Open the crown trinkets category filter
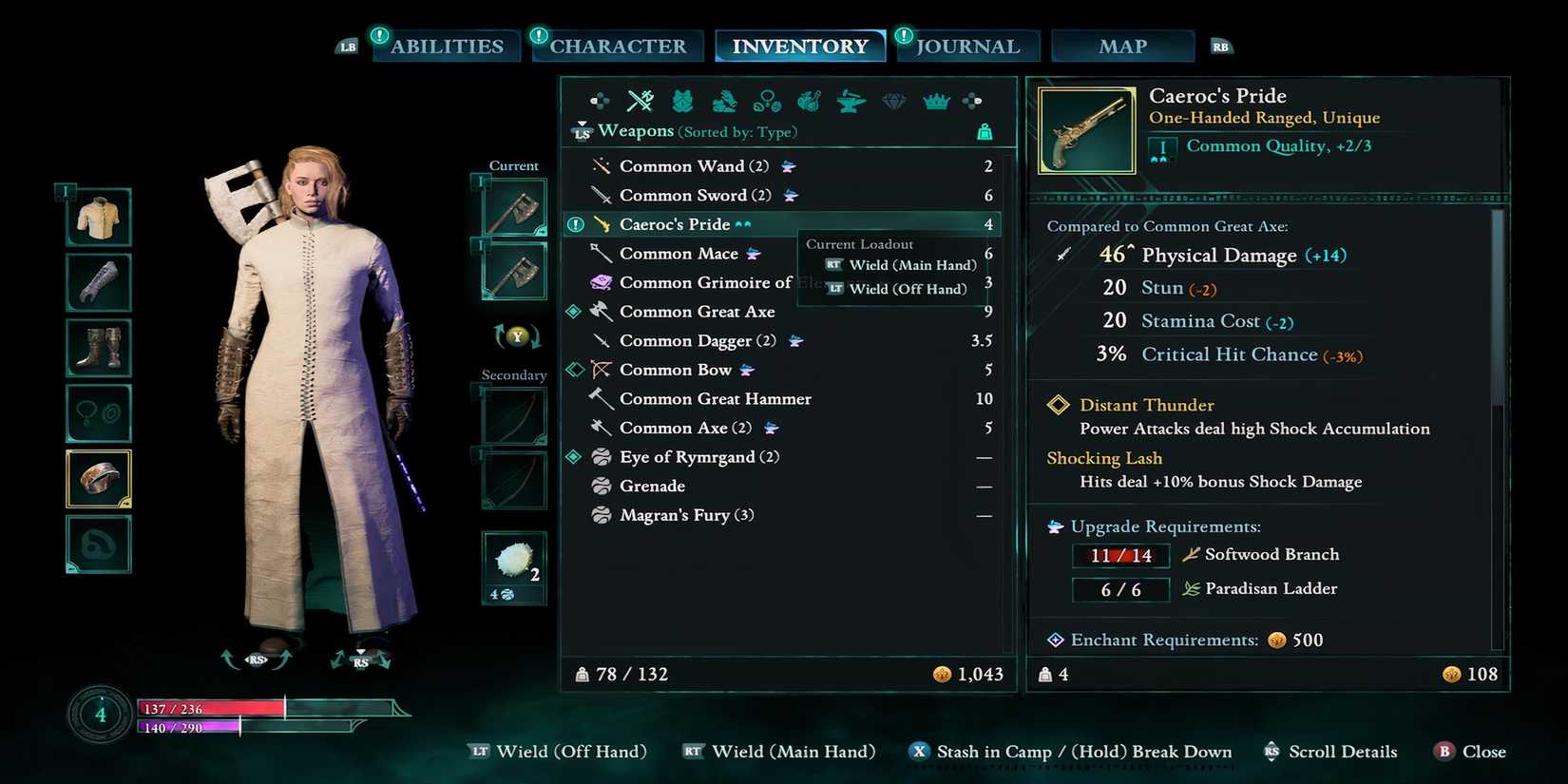Image resolution: width=1568 pixels, height=784 pixels. click(x=936, y=100)
